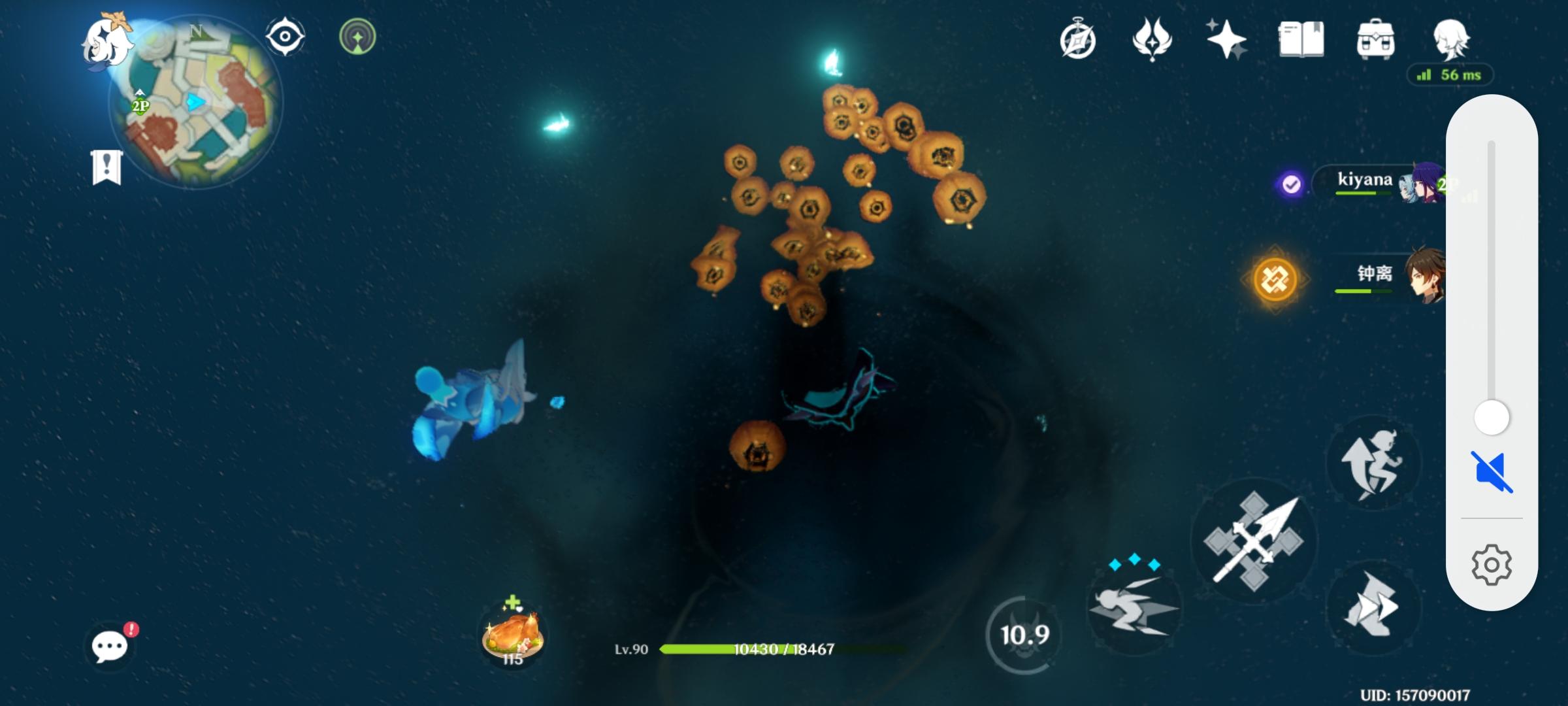Open the events winged flame icon

(x=1152, y=39)
